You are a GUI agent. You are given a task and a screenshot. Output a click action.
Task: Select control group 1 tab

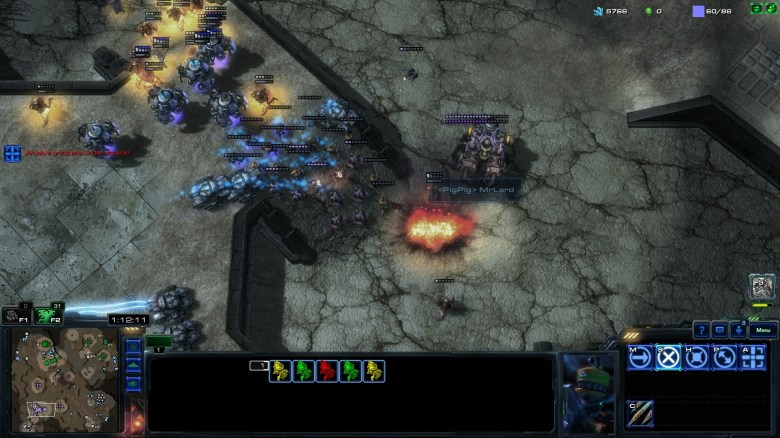pos(159,342)
